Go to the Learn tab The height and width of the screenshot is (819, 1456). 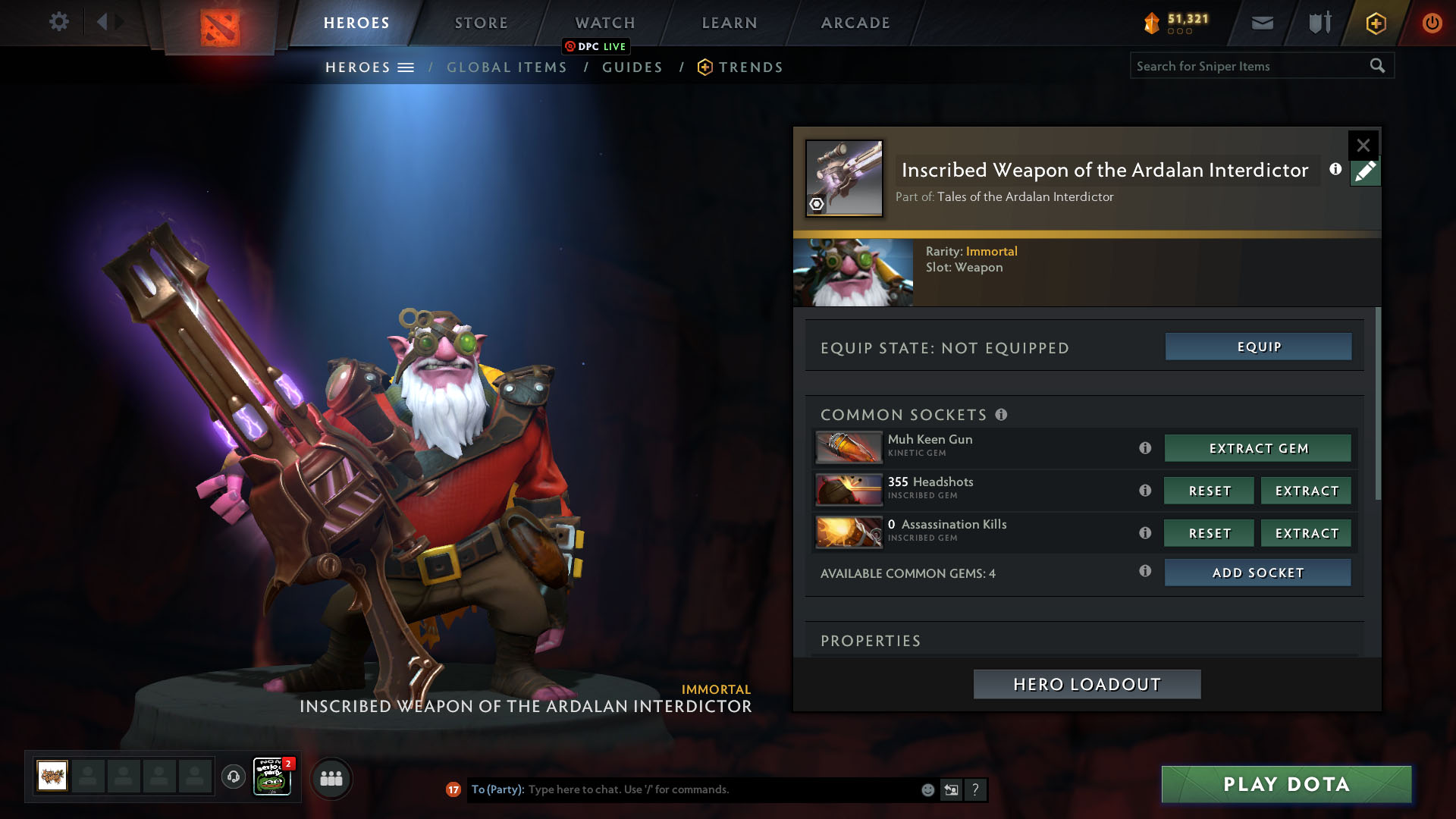point(729,23)
